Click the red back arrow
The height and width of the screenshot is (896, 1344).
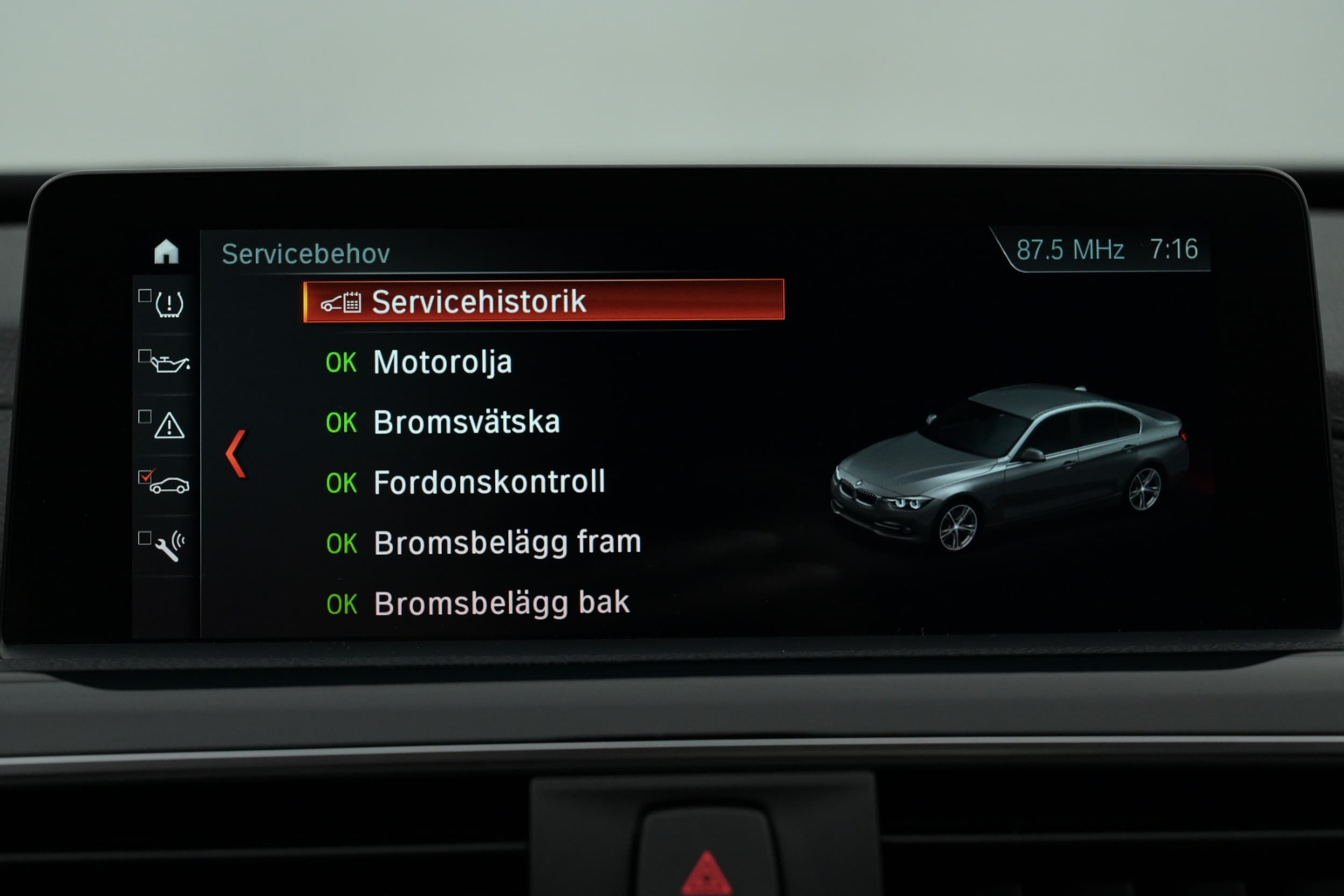(236, 454)
